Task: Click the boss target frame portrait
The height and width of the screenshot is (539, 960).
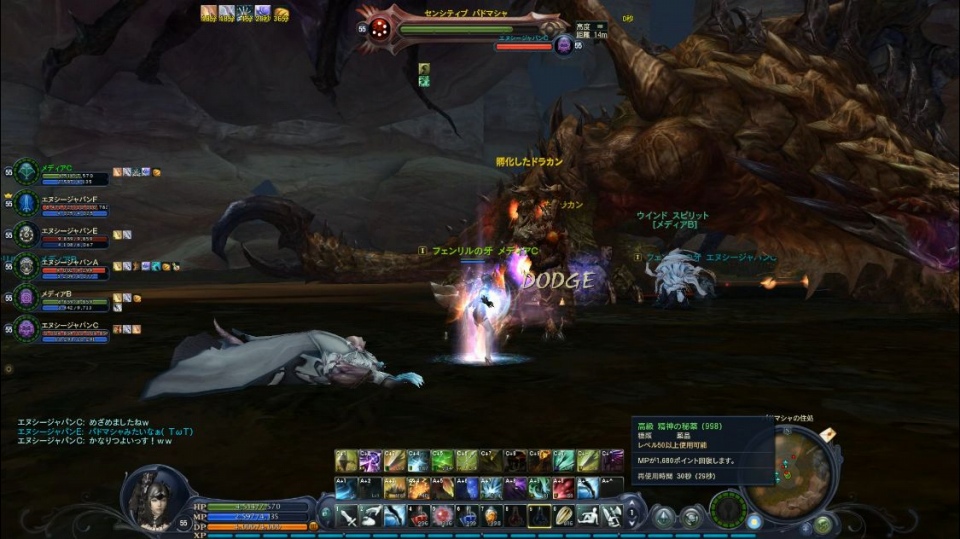Action: 381,30
